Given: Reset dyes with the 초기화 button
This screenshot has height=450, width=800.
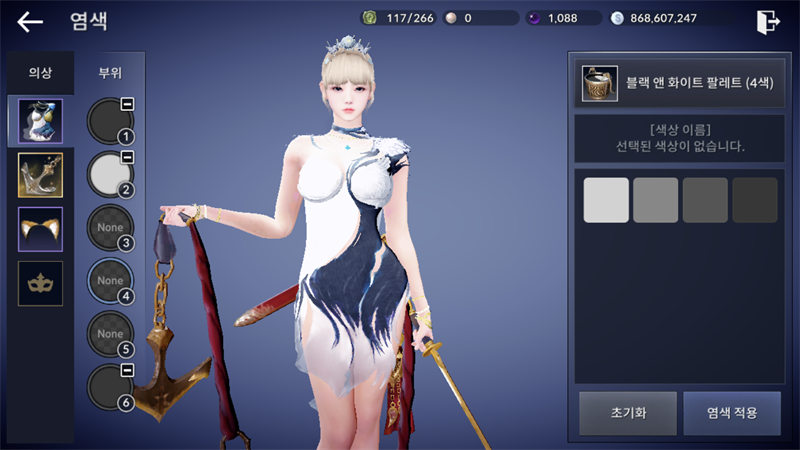Looking at the screenshot, I should (627, 413).
